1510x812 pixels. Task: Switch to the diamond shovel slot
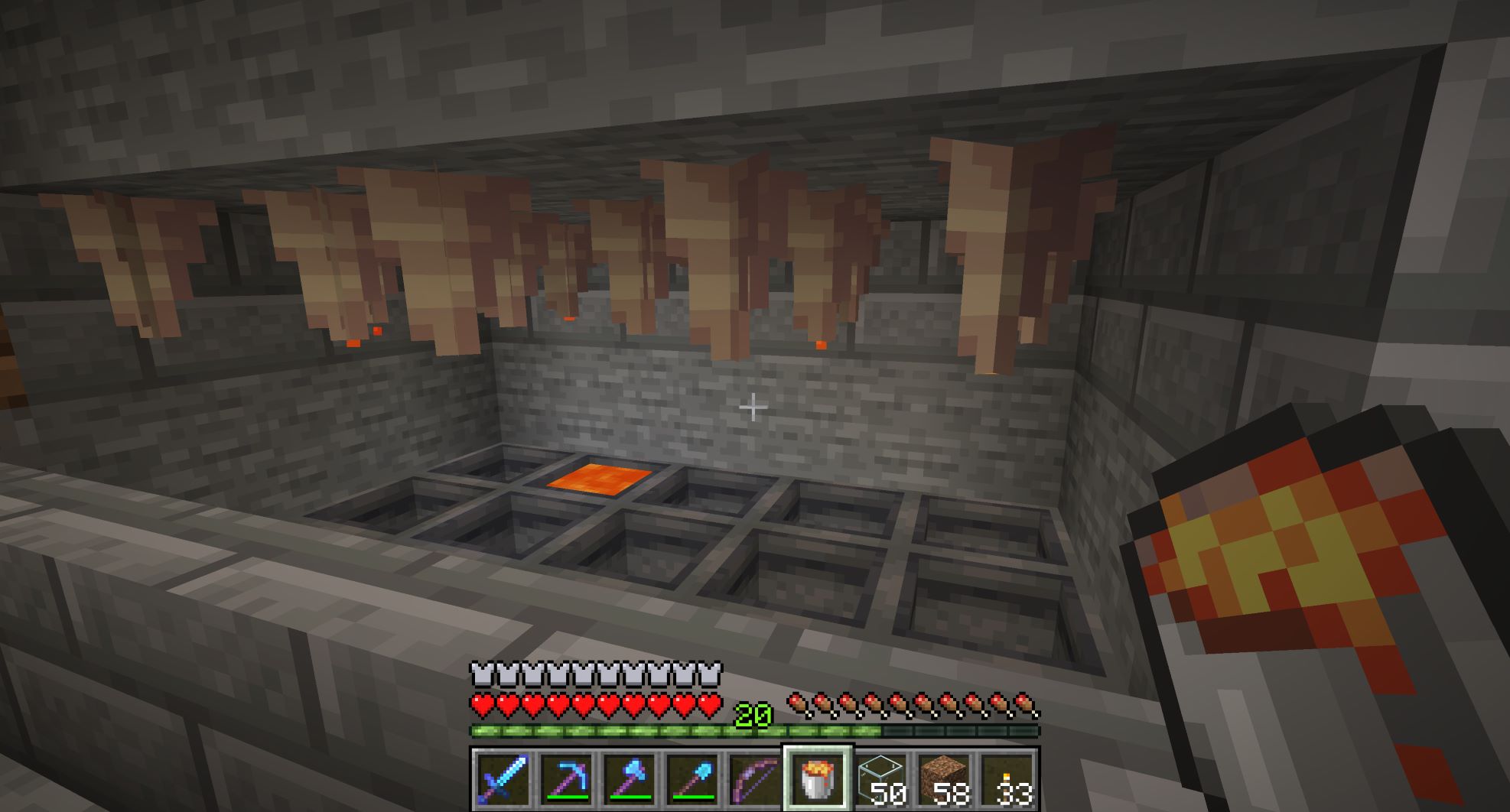pos(692,778)
